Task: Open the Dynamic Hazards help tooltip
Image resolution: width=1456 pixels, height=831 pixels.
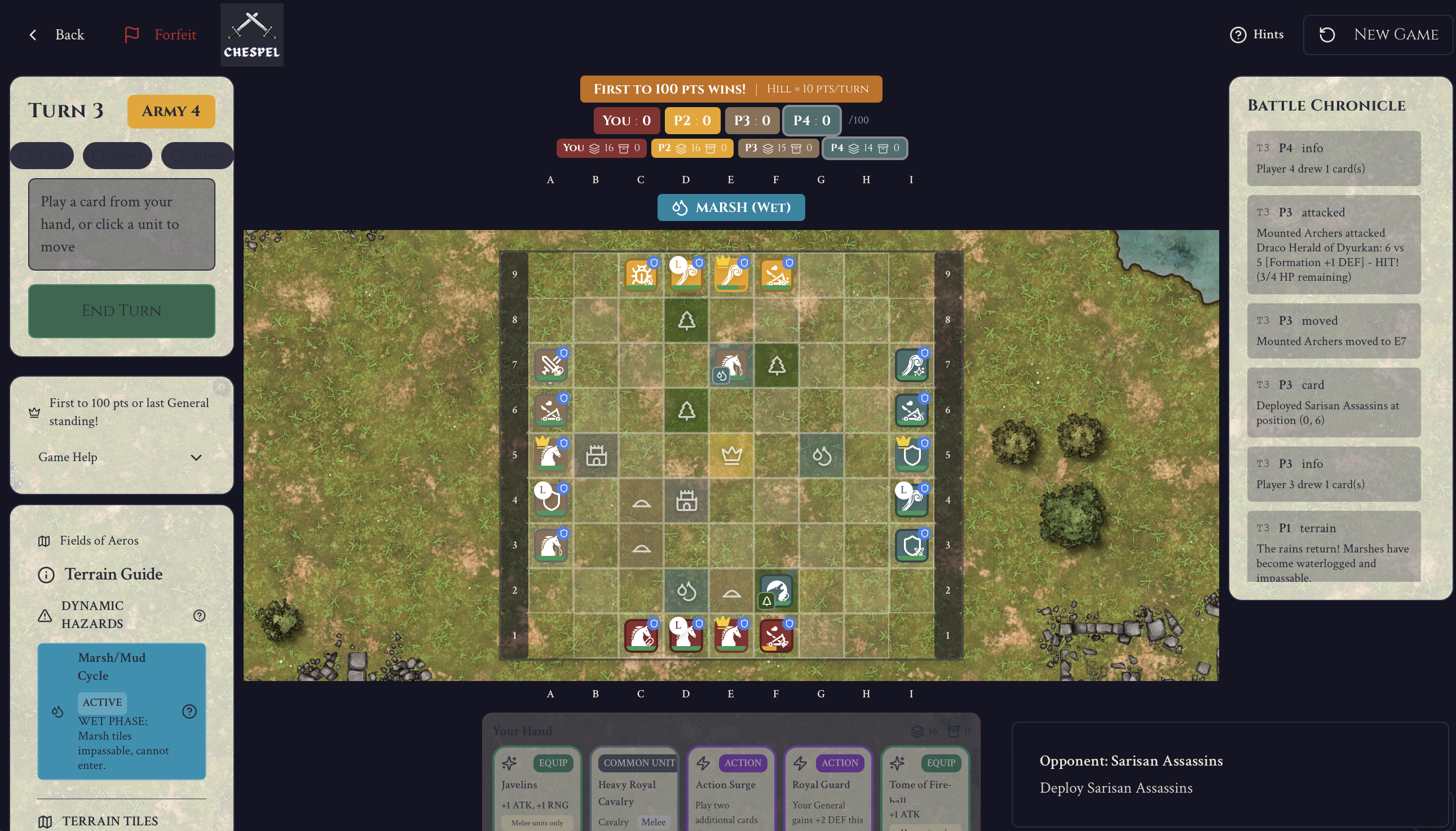Action: pos(198,615)
